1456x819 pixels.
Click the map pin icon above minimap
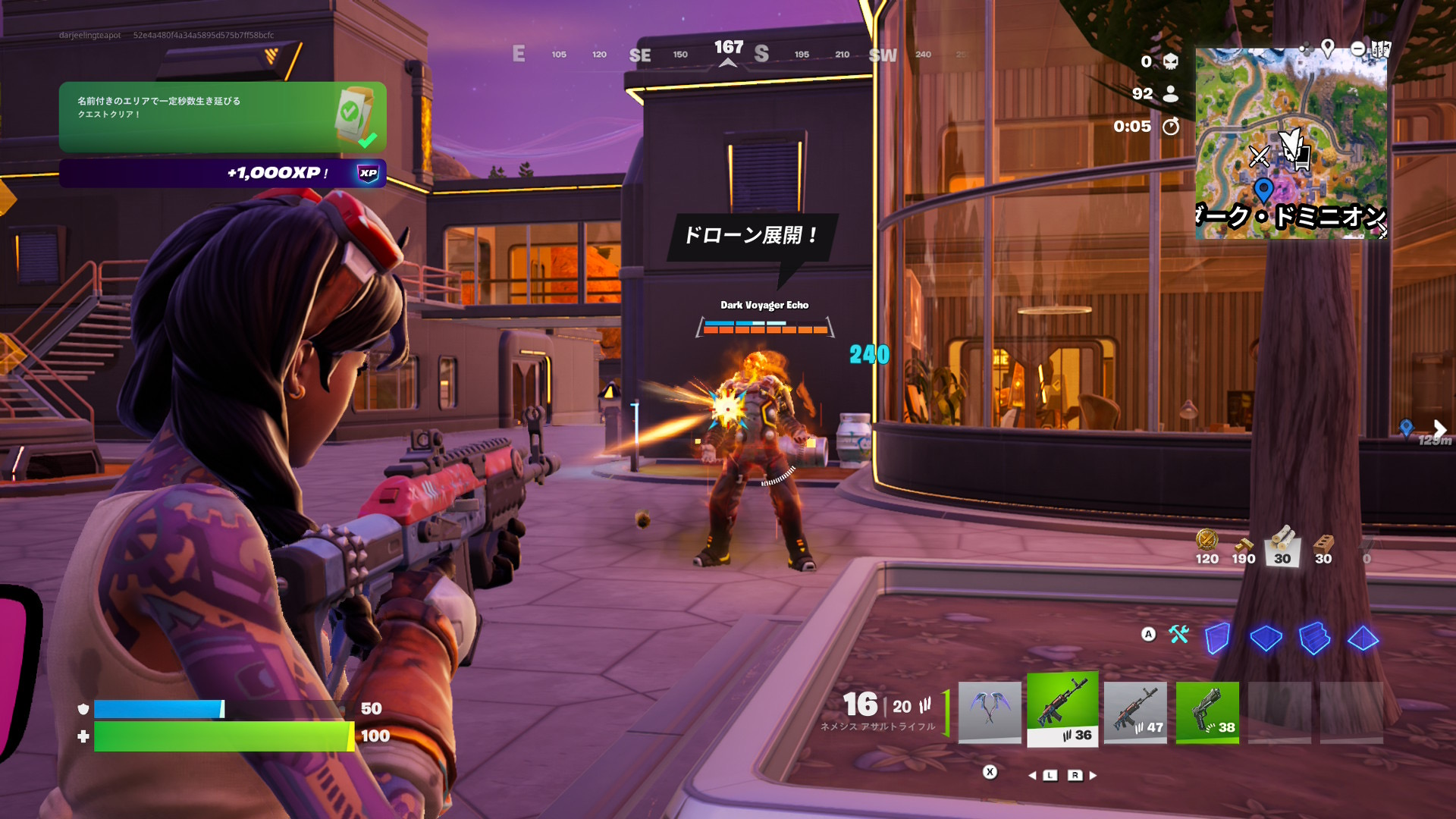tap(1328, 48)
